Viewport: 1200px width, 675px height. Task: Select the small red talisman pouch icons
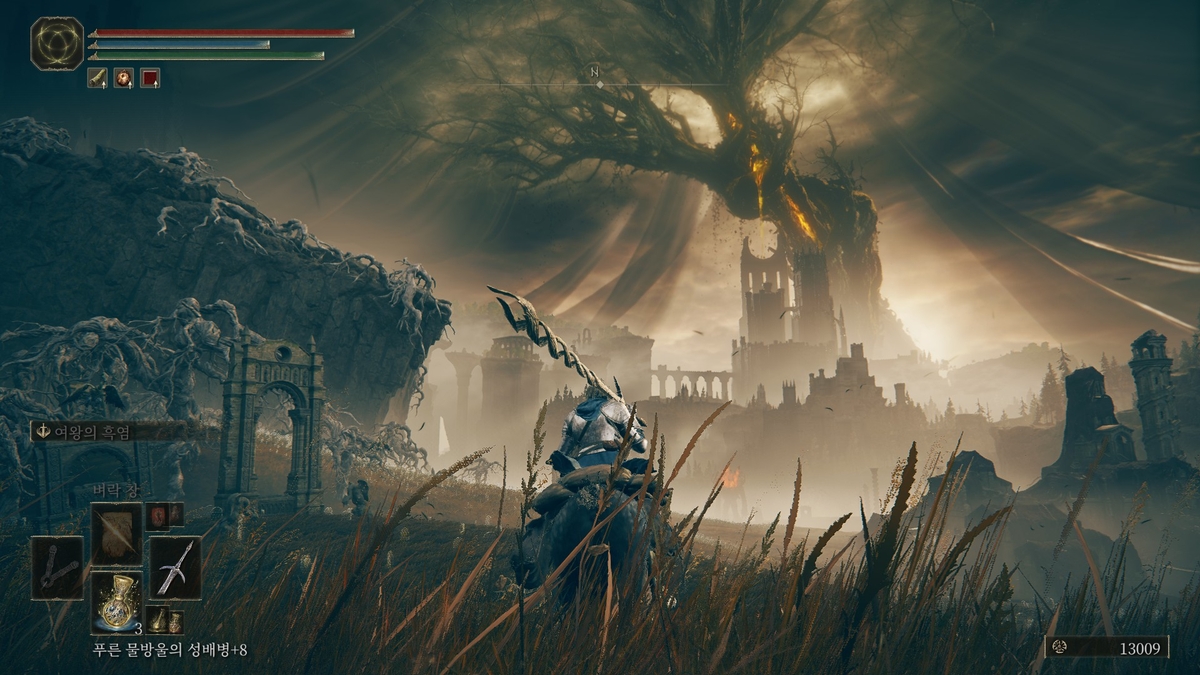(164, 515)
